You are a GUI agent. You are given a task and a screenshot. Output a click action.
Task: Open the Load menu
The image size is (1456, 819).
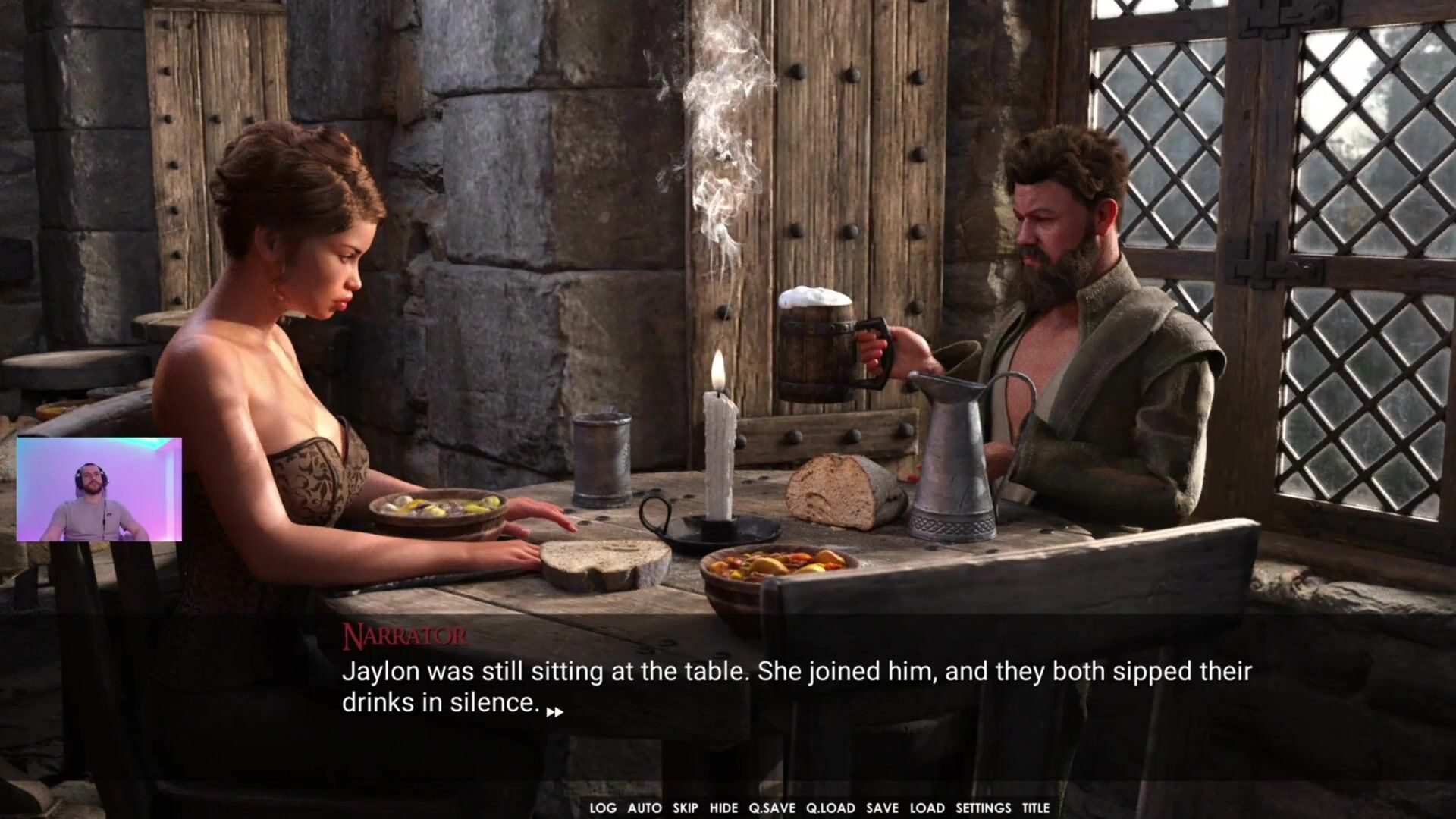tap(927, 808)
